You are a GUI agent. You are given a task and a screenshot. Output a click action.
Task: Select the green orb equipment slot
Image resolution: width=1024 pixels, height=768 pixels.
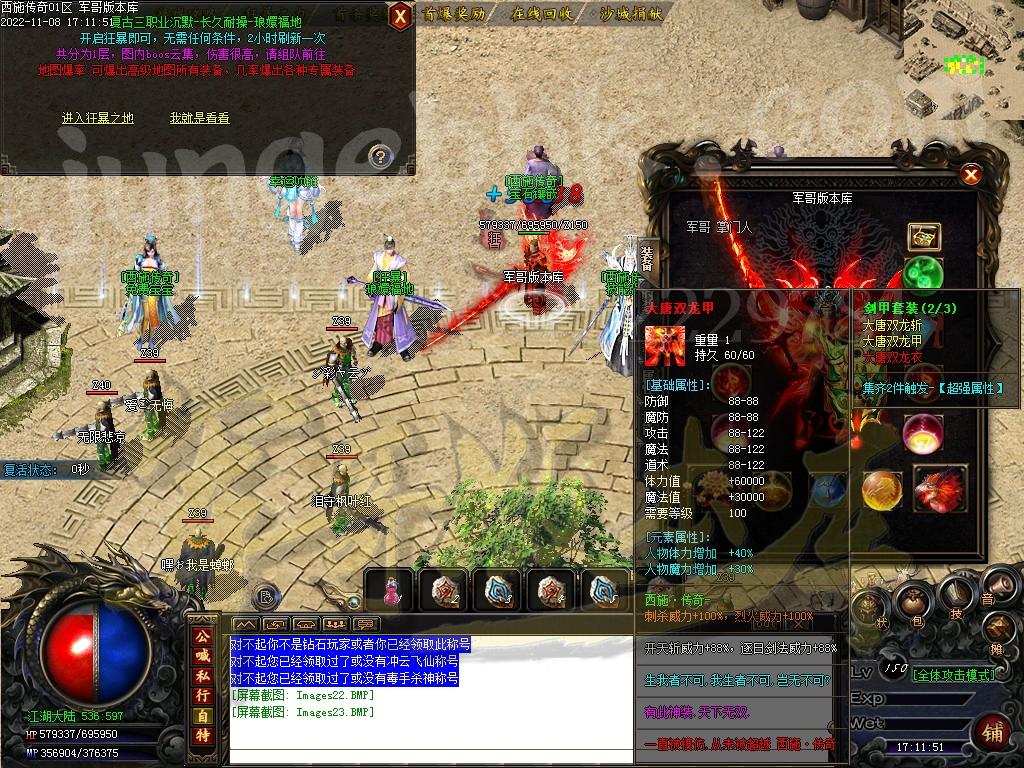(922, 273)
